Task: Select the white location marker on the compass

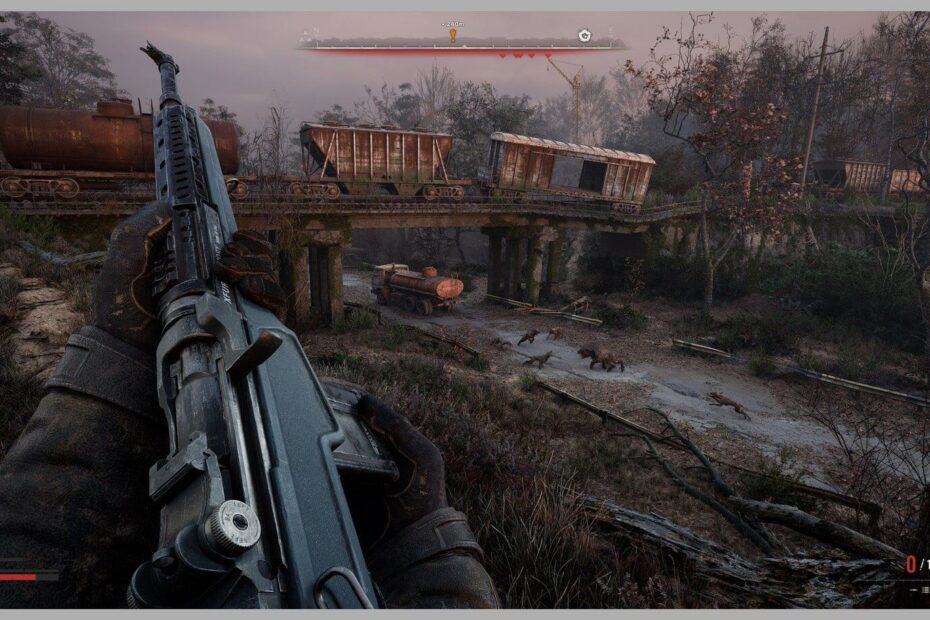Action: pyautogui.click(x=584, y=35)
